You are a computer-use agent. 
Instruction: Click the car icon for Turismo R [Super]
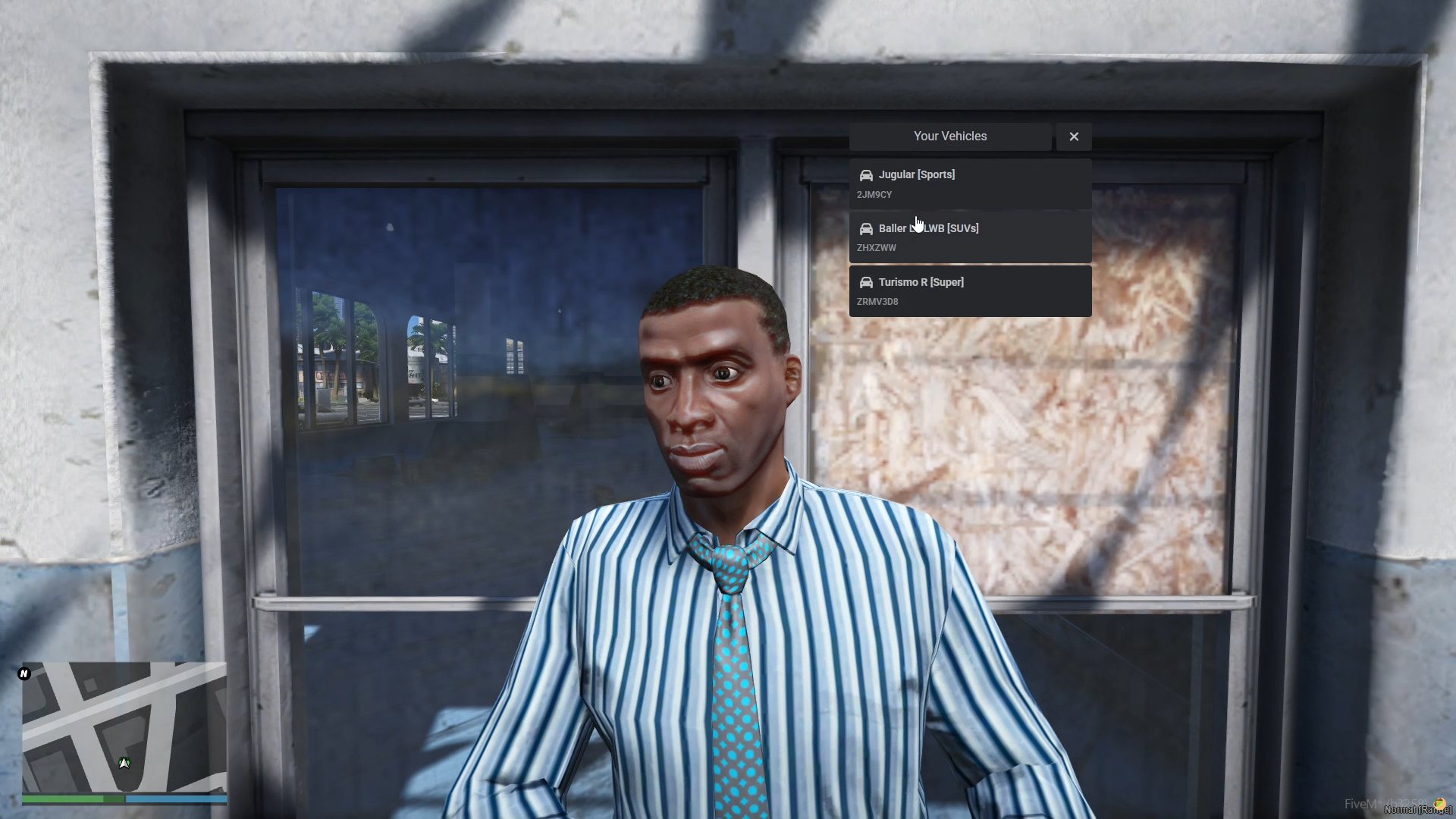[865, 282]
